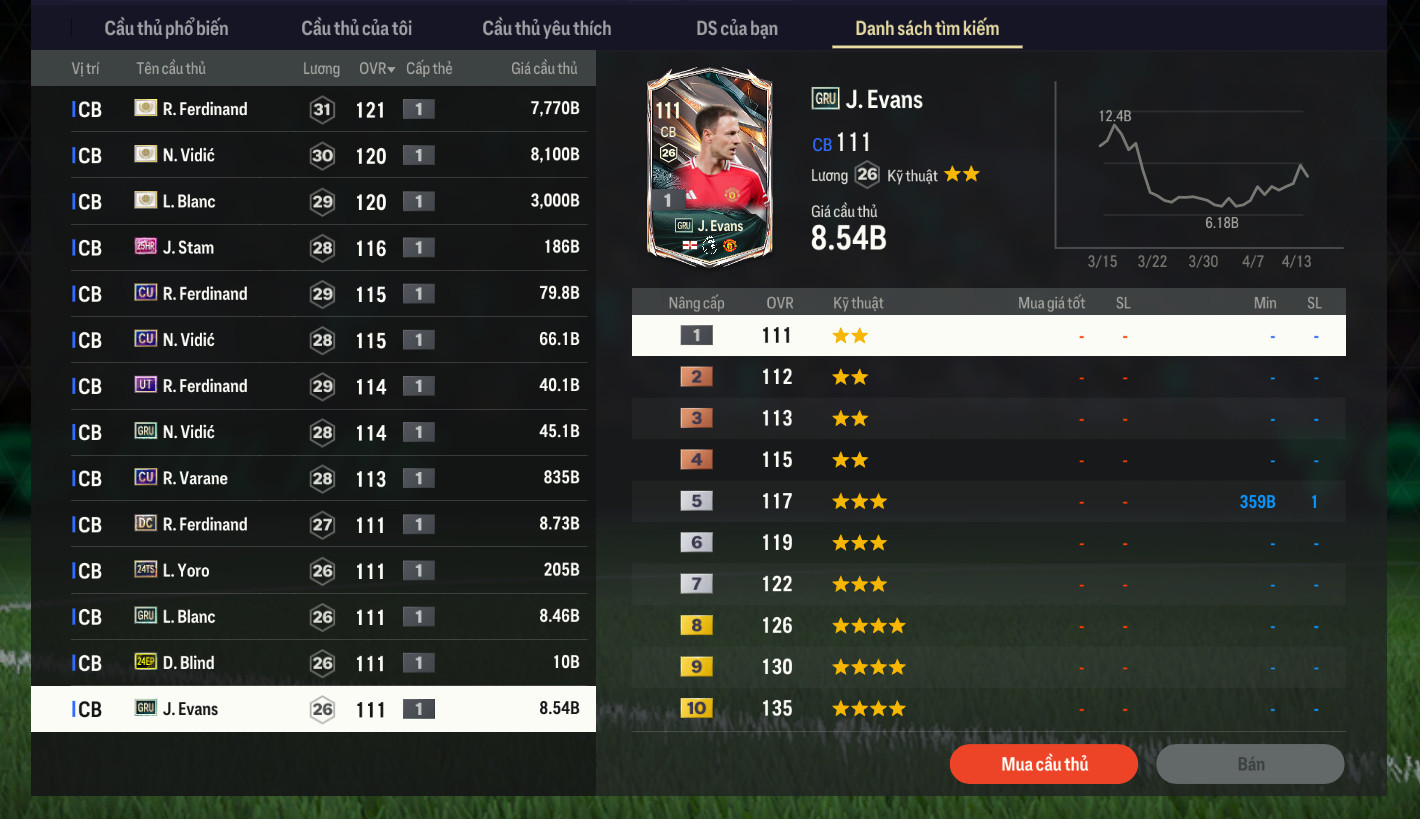This screenshot has height=819, width=1420.
Task: Switch to the Cầu thủ phổ biến tab
Action: (166, 28)
